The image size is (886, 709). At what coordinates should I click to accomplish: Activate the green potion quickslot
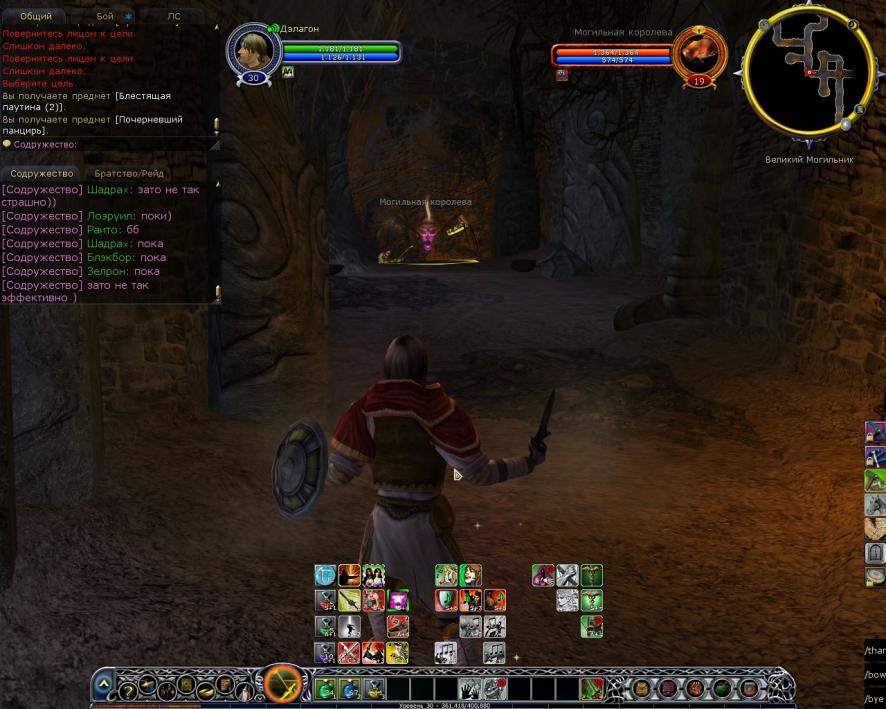click(326, 688)
